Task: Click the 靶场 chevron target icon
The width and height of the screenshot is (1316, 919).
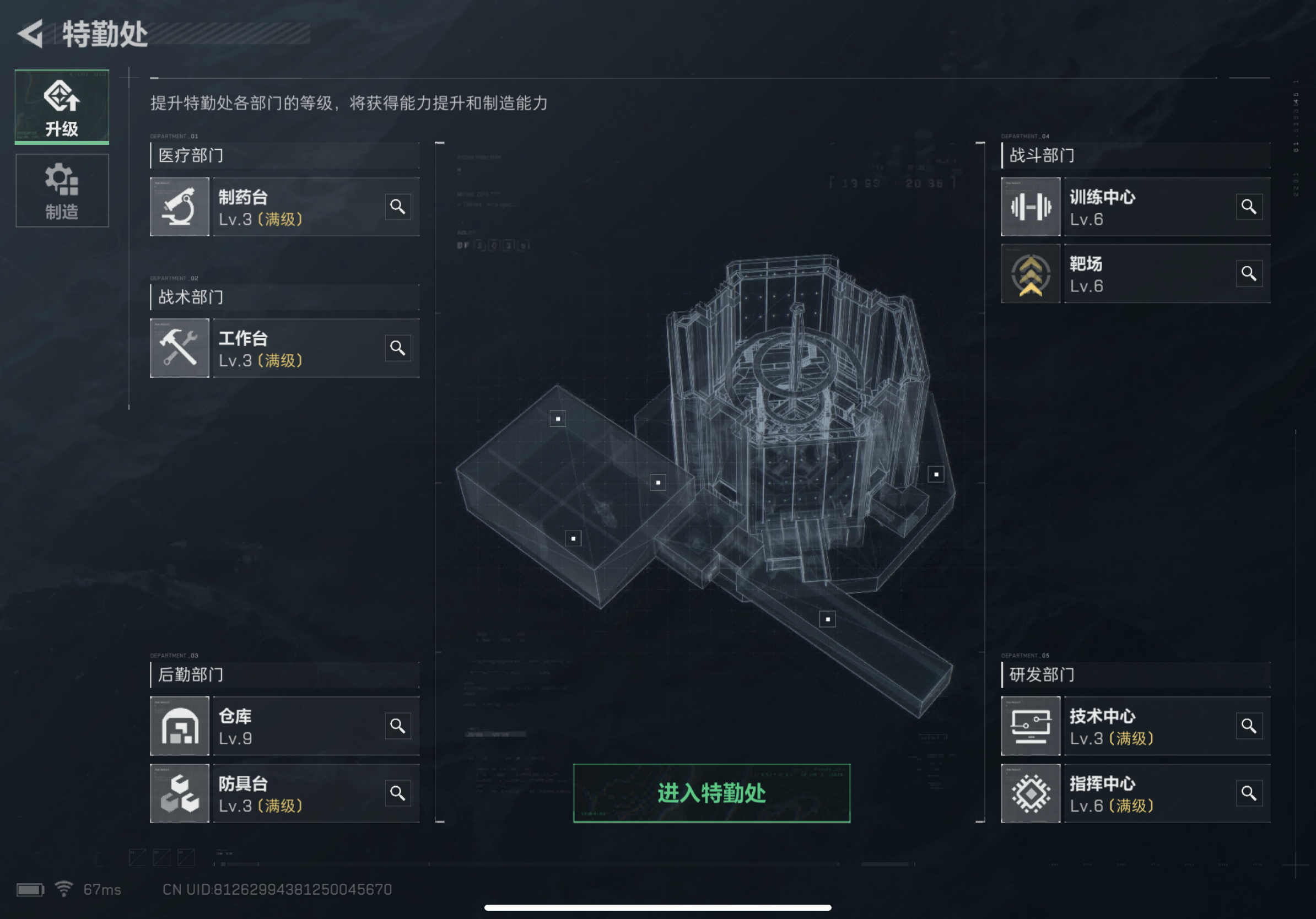Action: click(x=1030, y=273)
